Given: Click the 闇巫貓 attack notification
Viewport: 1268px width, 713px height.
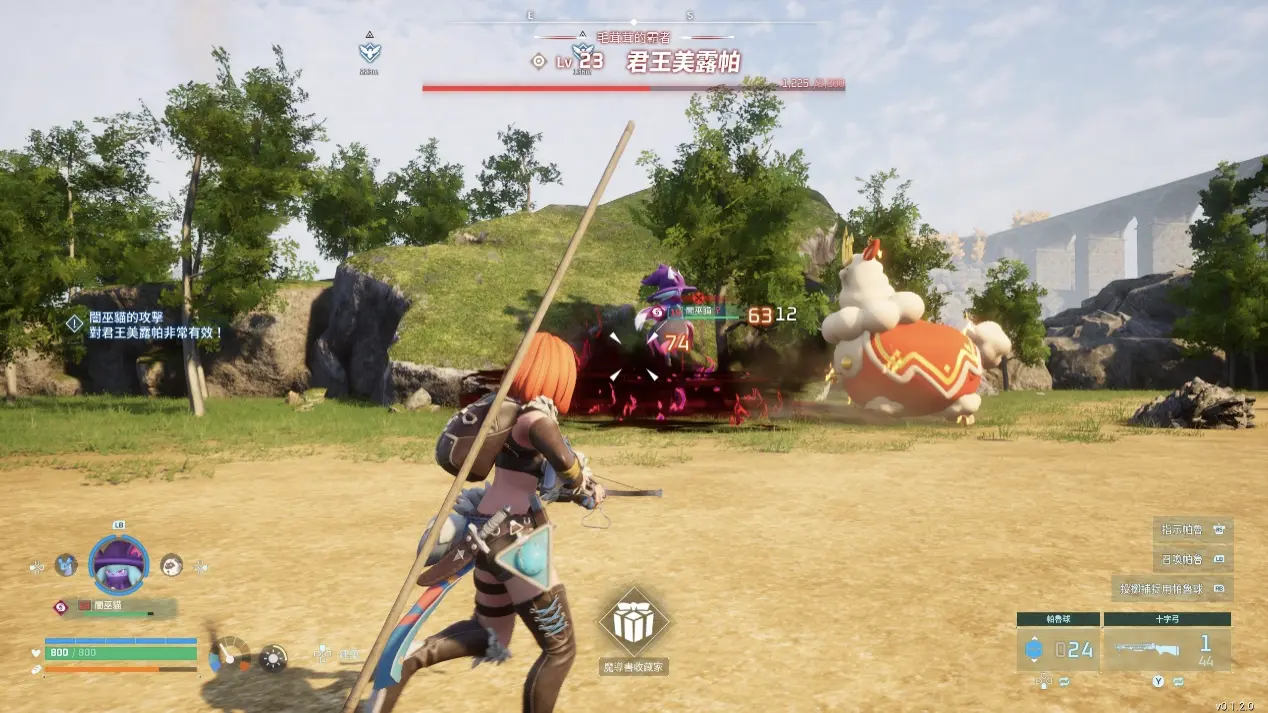Looking at the screenshot, I should [x=145, y=325].
